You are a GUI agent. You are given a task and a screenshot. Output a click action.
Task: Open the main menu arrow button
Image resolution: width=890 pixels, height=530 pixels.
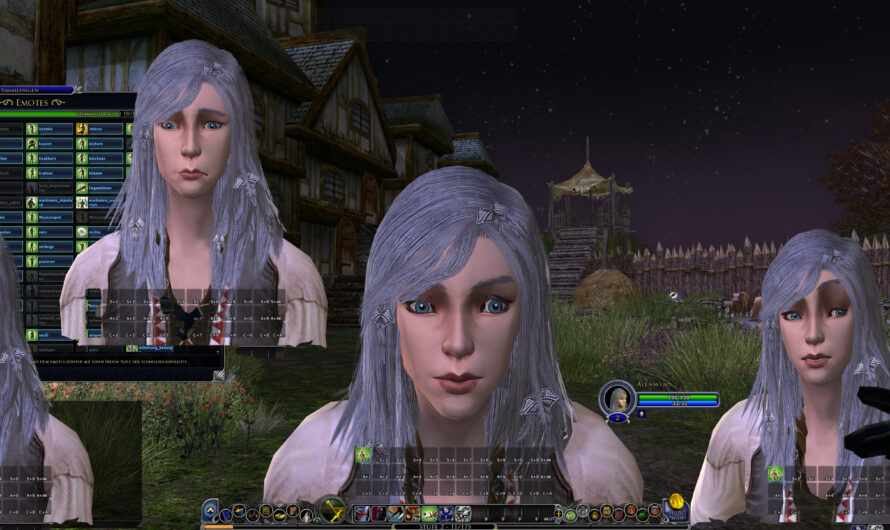click(x=210, y=511)
